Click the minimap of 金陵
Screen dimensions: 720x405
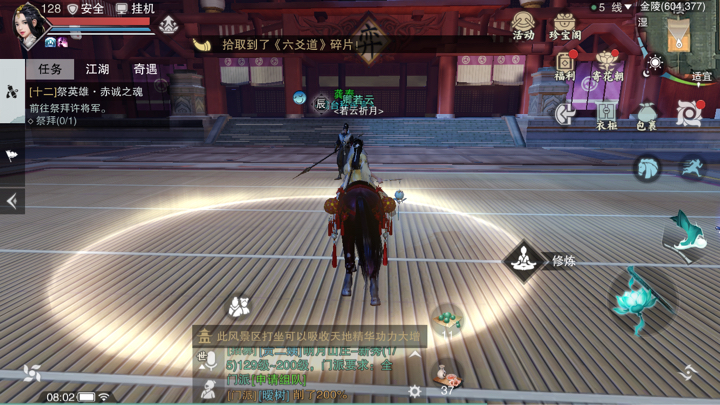tap(682, 38)
